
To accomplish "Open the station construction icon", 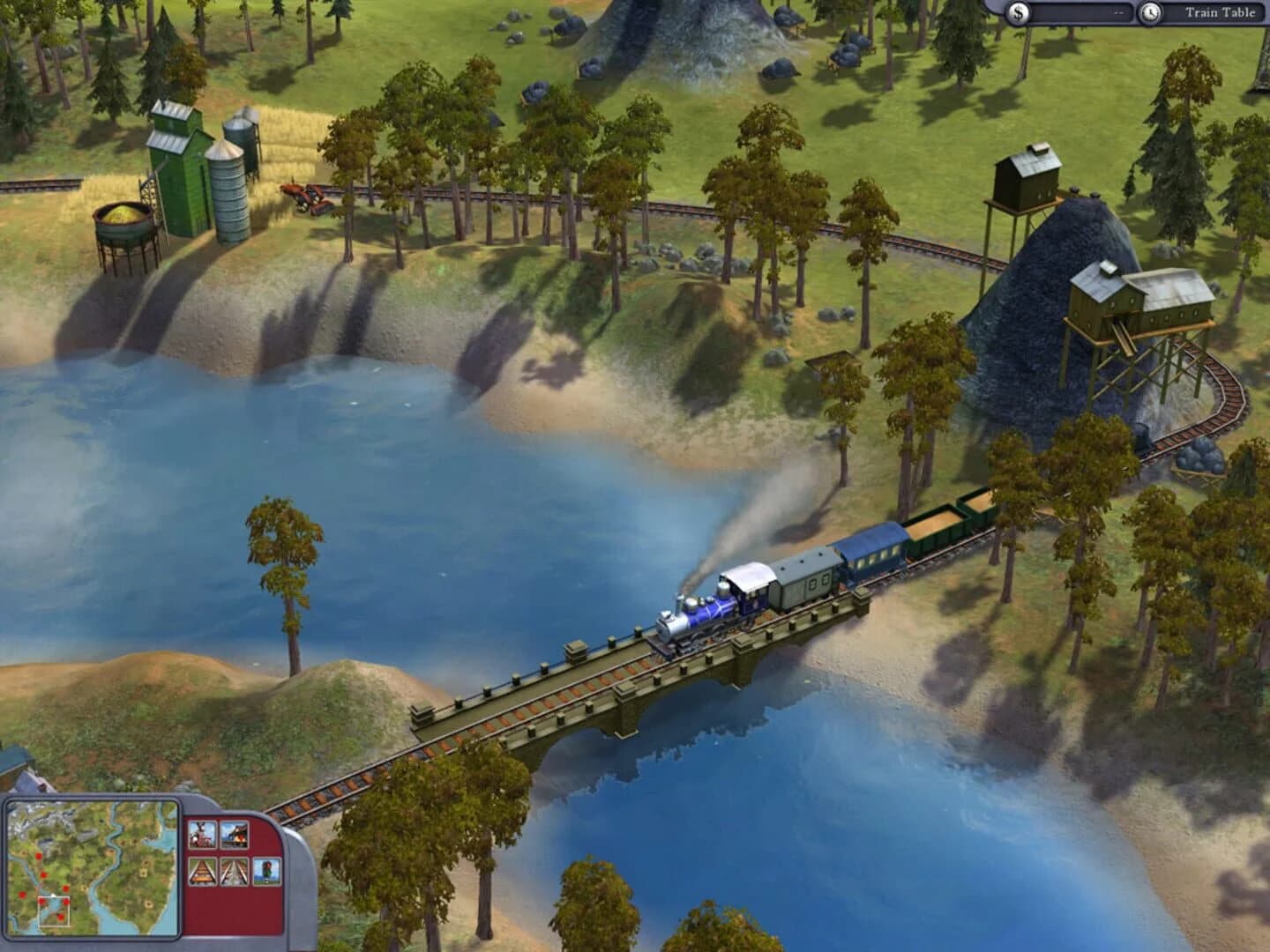I will tap(234, 835).
